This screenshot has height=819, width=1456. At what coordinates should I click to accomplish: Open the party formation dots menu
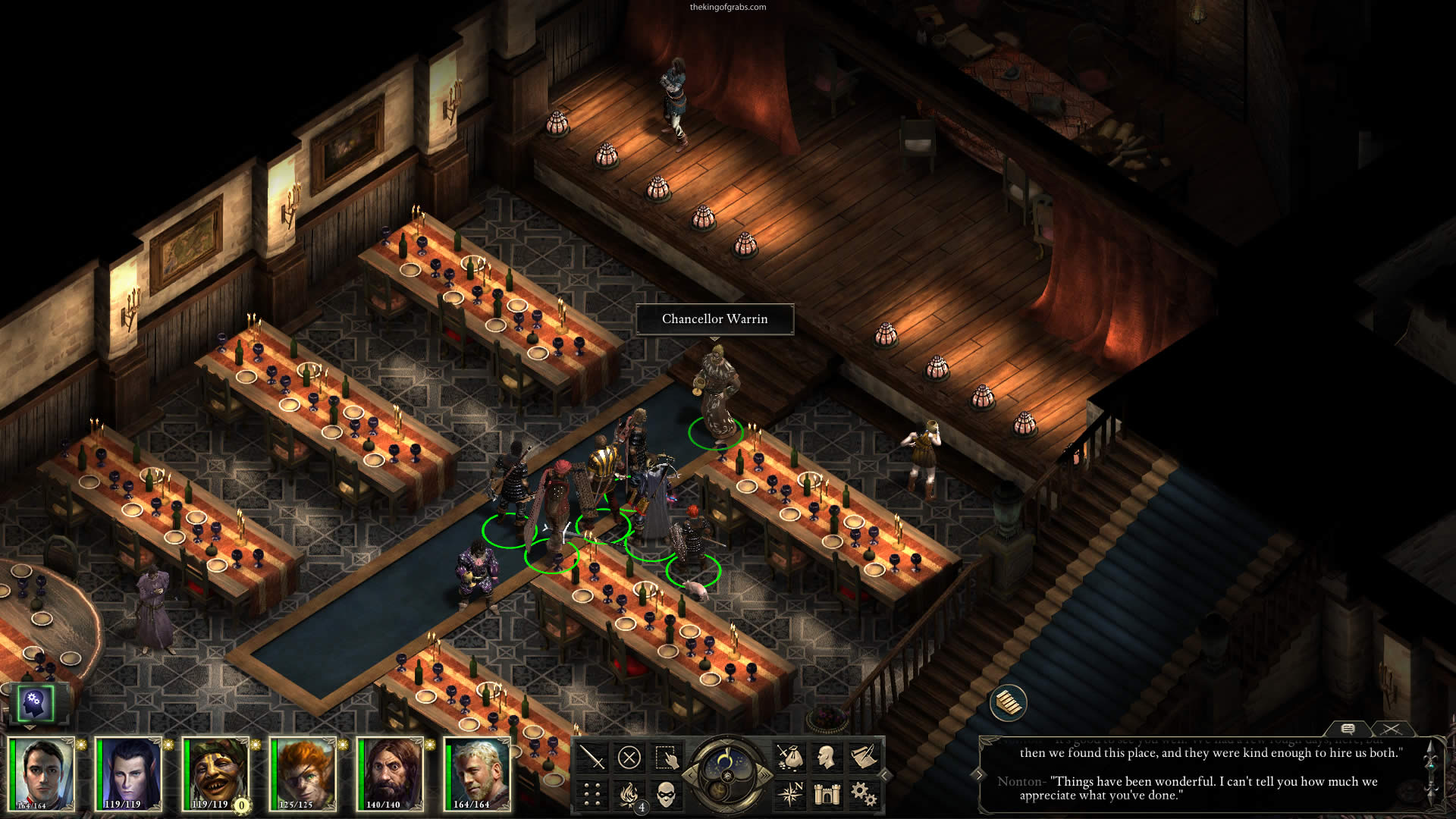pyautogui.click(x=591, y=794)
